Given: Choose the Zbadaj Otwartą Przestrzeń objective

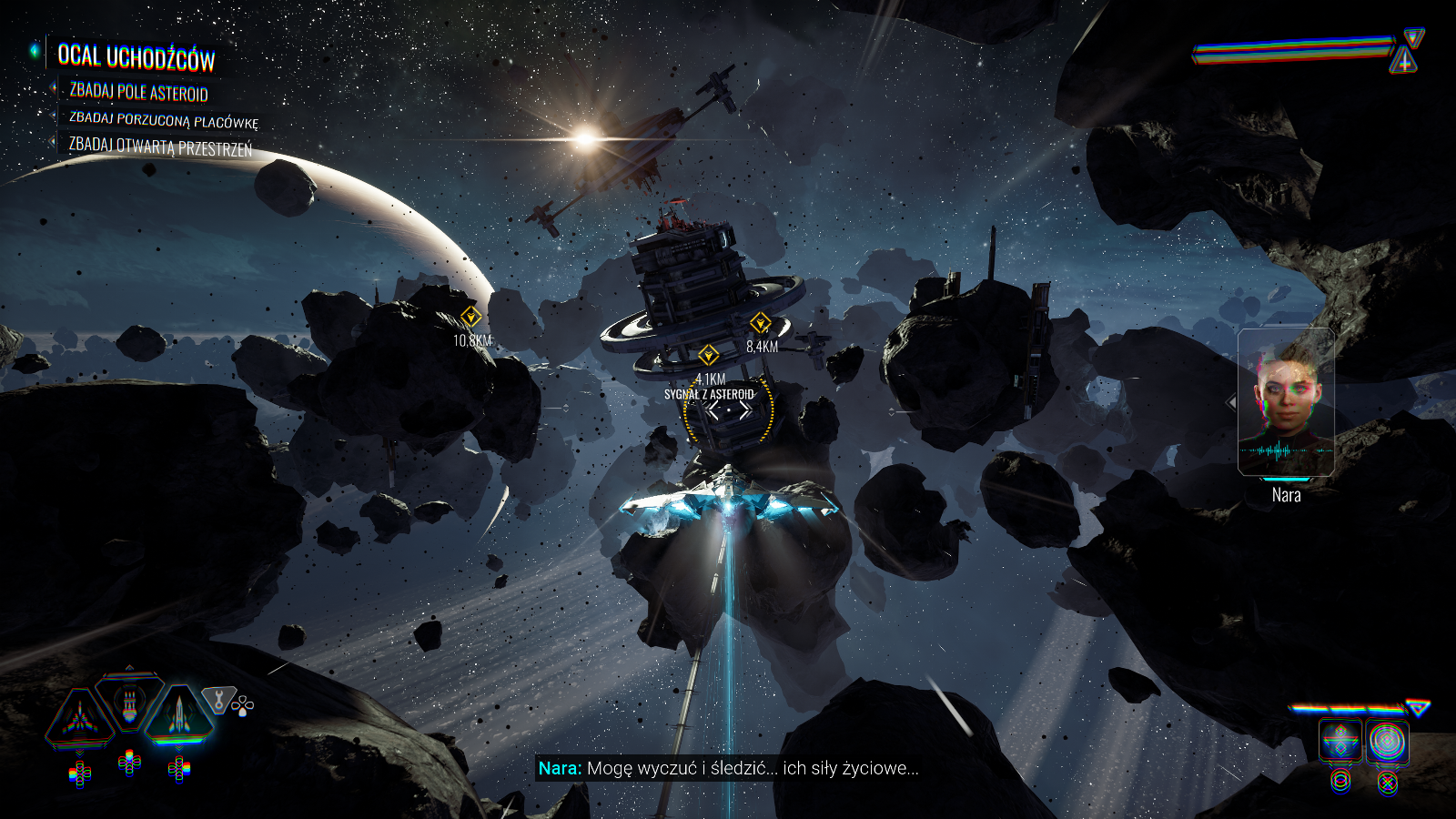Looking at the screenshot, I should pos(160,147).
